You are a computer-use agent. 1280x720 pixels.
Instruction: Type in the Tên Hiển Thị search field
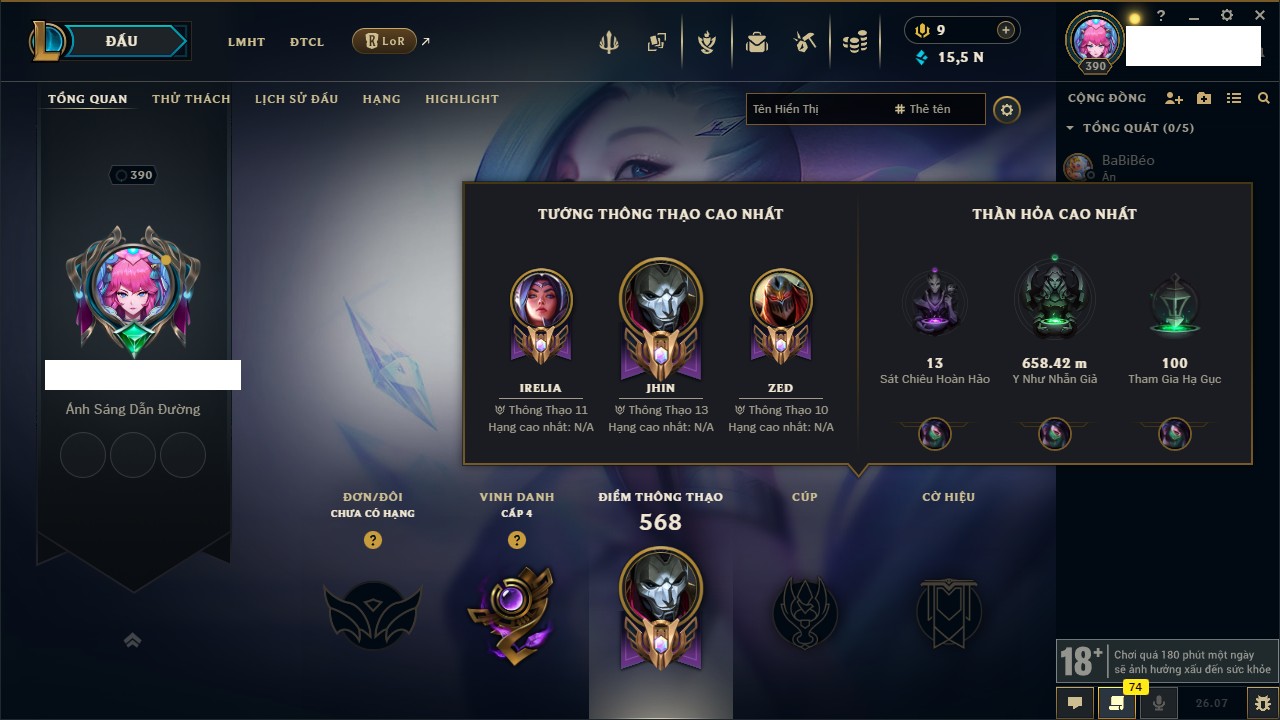815,109
